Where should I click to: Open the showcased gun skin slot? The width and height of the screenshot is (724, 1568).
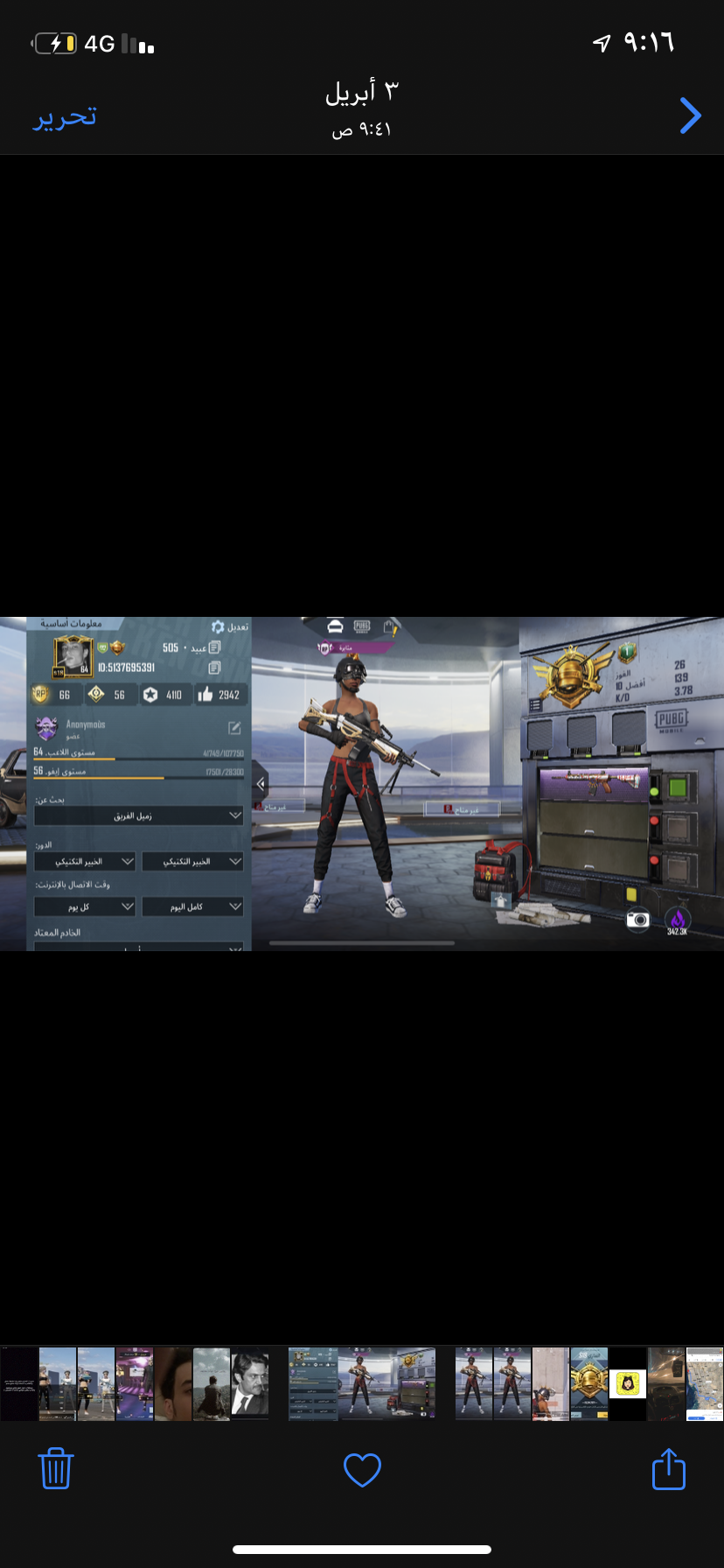click(x=593, y=783)
